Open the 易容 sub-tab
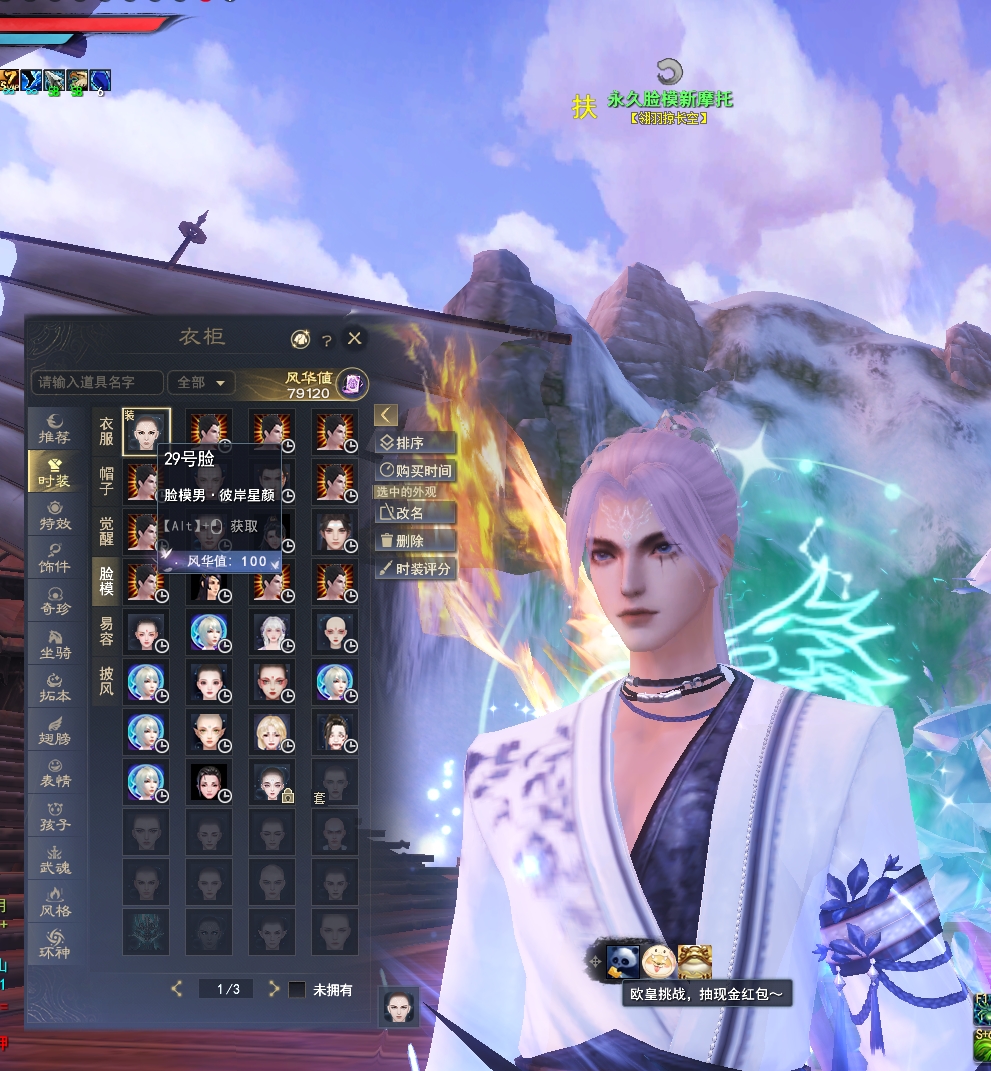Image resolution: width=991 pixels, height=1071 pixels. (x=106, y=630)
